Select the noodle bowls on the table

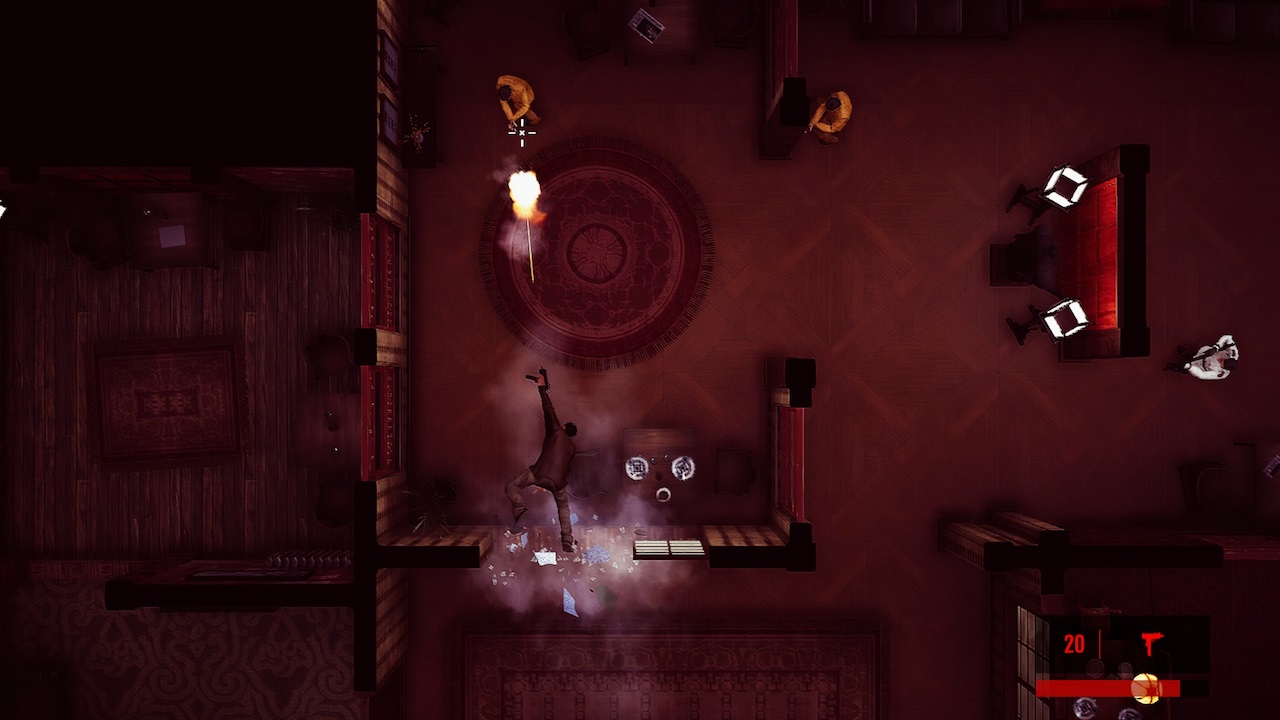[660, 468]
